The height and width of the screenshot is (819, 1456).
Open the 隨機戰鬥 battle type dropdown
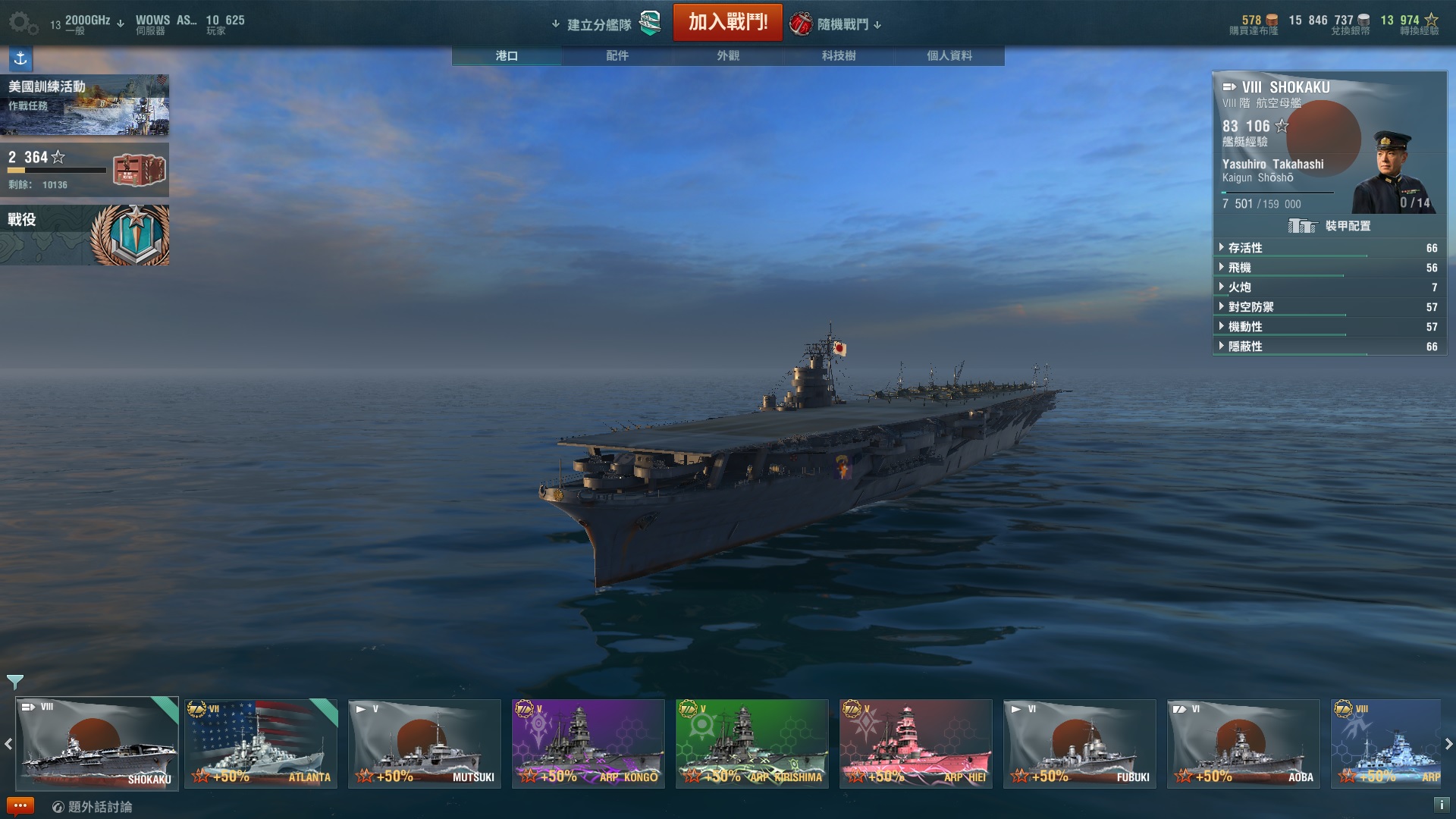842,24
